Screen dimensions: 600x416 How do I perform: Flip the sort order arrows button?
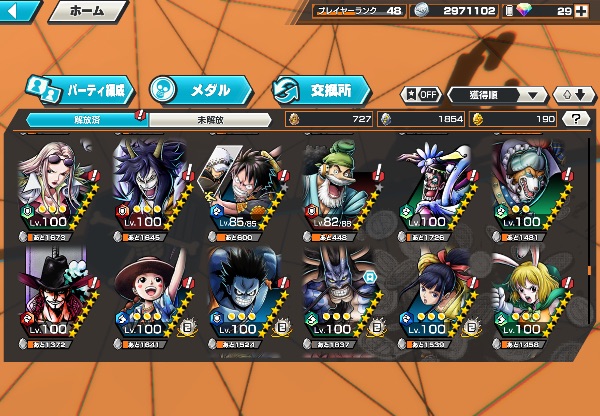coord(573,94)
